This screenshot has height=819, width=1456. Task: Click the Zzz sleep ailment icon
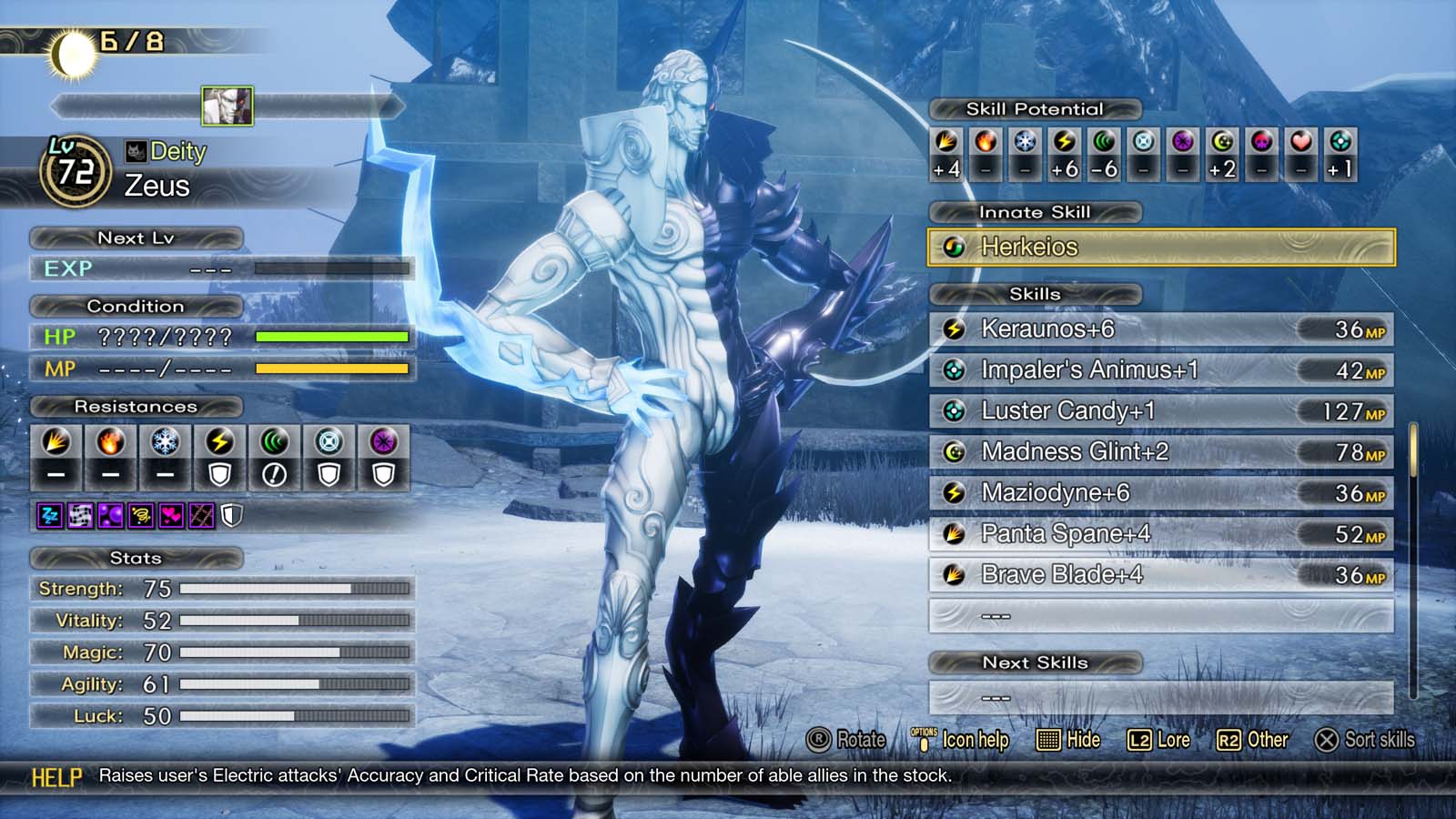coord(50,514)
